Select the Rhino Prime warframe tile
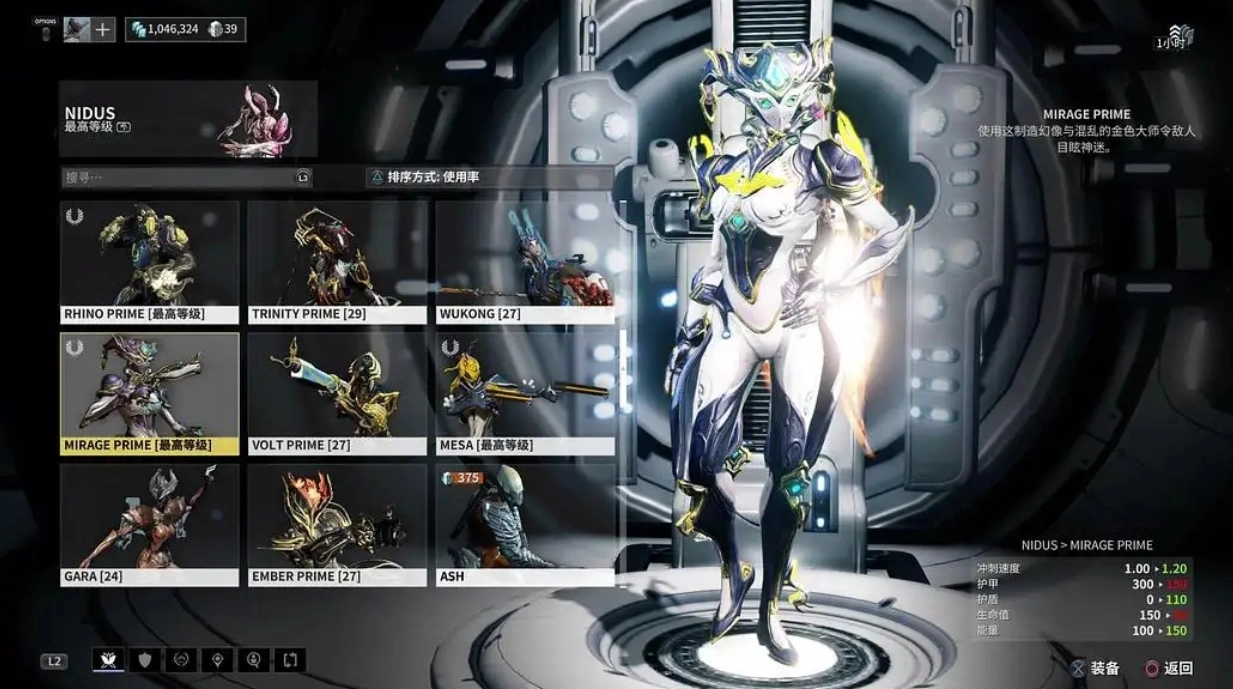The image size is (1233, 689). 149,262
